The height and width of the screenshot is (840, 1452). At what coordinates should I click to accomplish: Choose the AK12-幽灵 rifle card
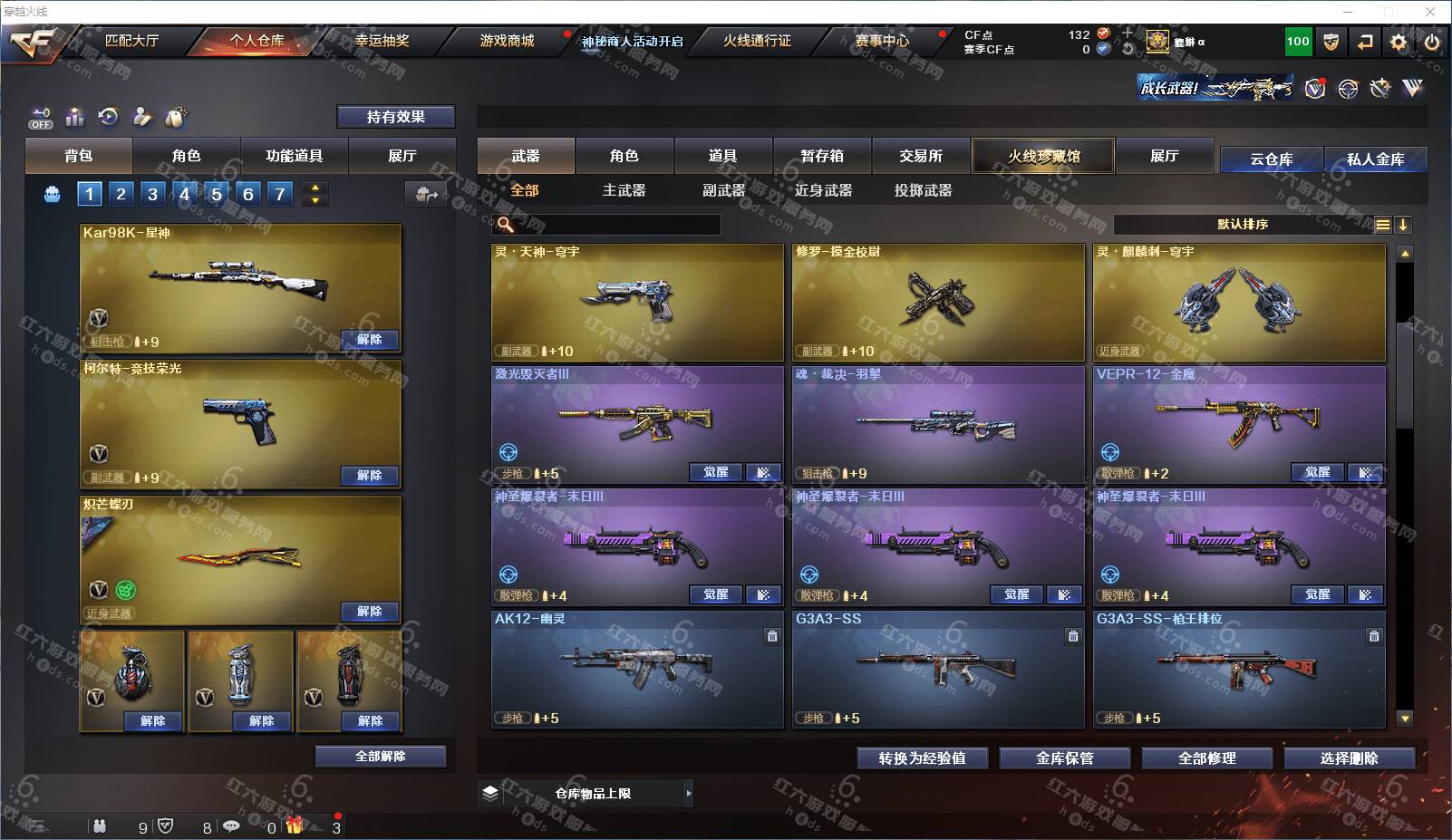tap(637, 670)
